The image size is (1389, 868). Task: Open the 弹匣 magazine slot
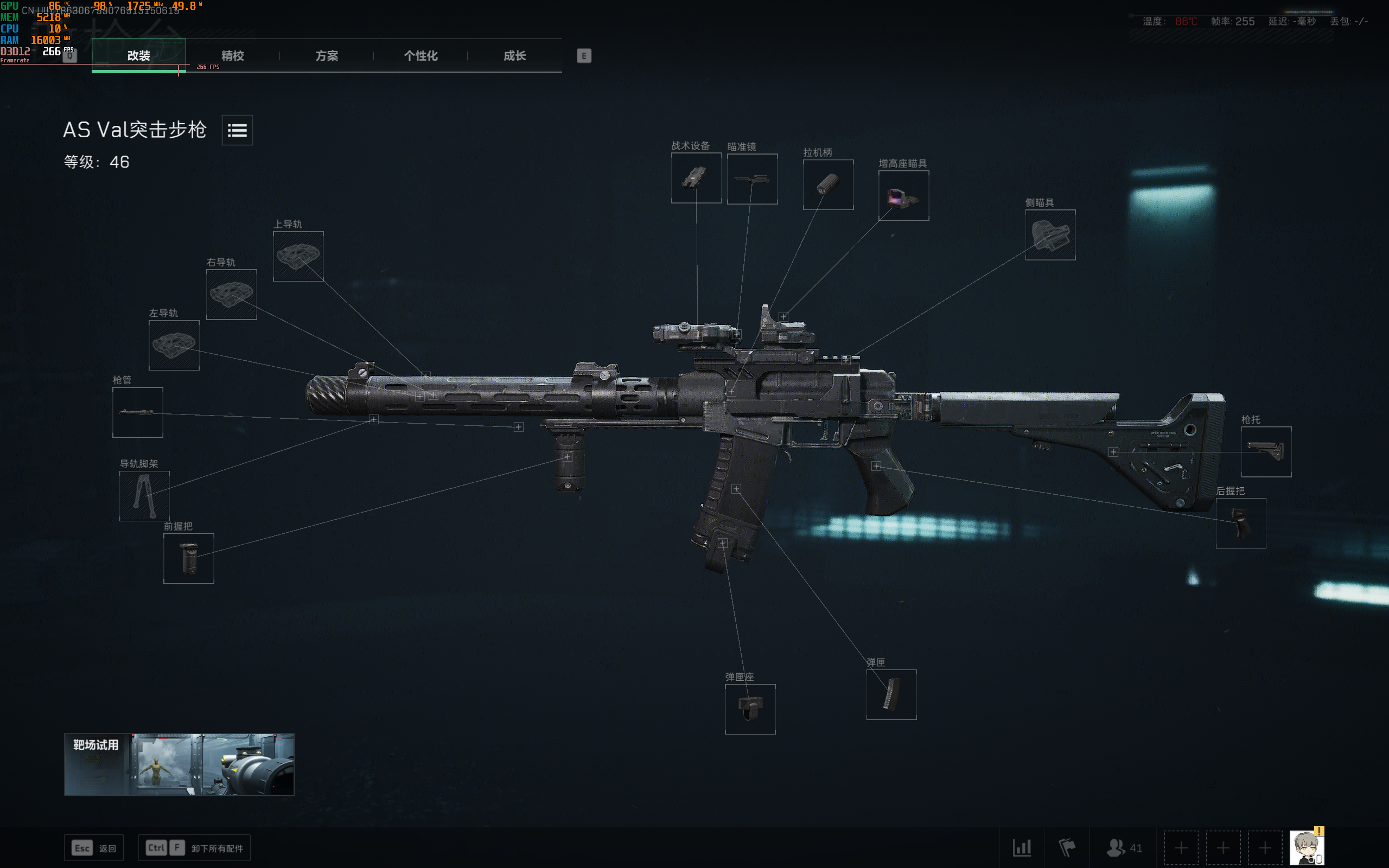(x=891, y=694)
